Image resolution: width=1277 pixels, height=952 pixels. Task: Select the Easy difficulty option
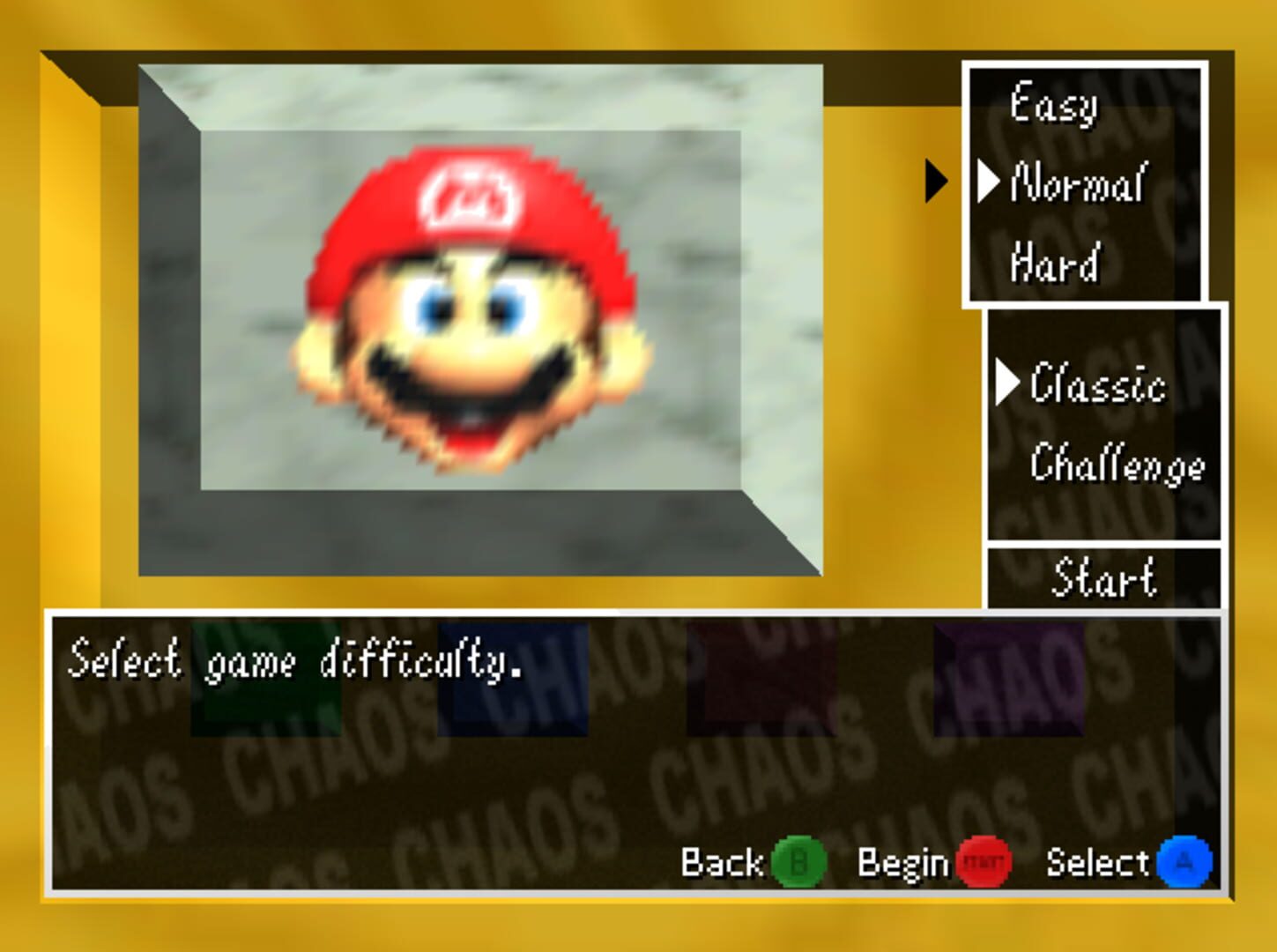pos(1055,104)
